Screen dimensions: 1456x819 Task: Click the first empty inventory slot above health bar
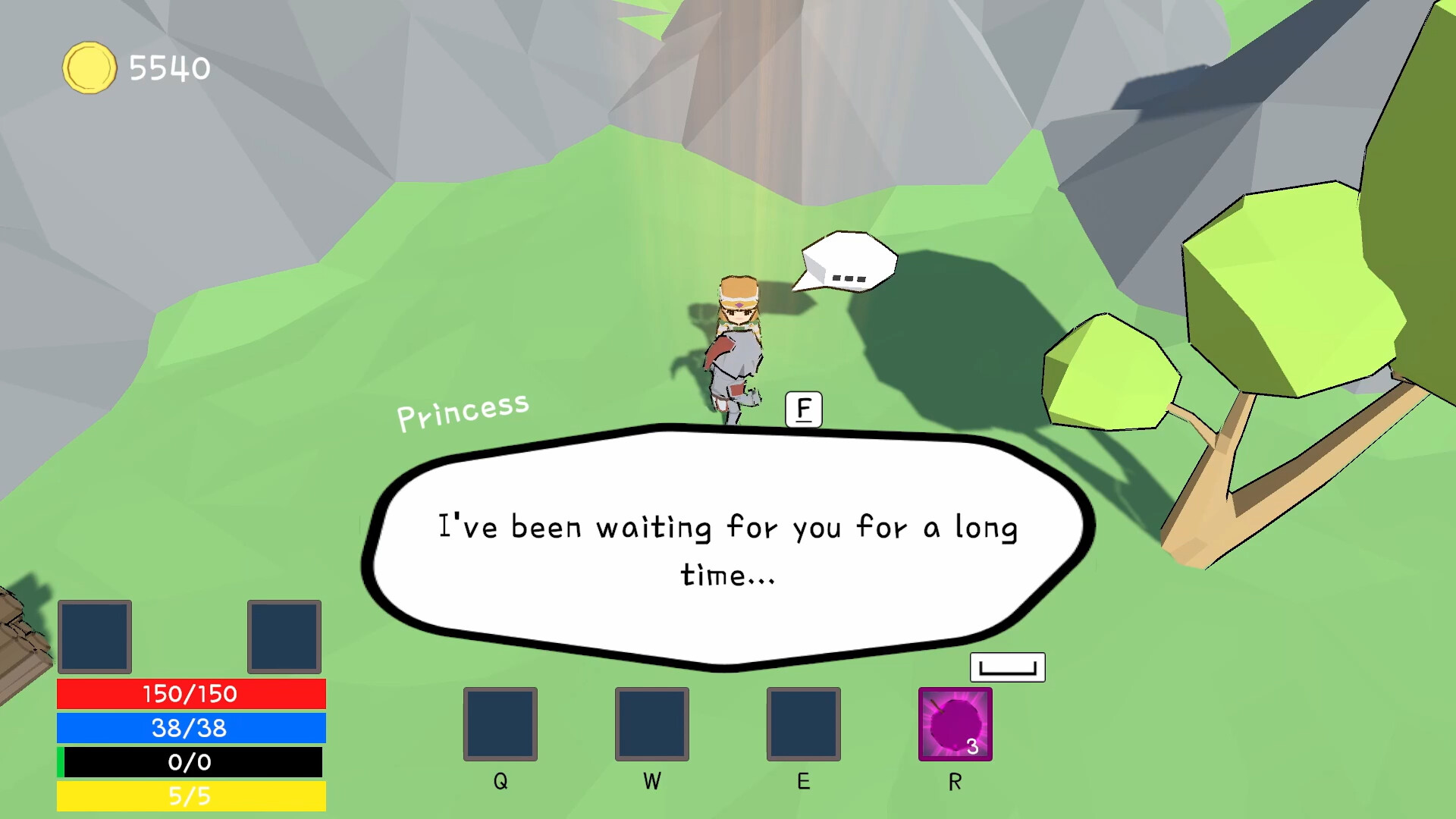(x=94, y=637)
